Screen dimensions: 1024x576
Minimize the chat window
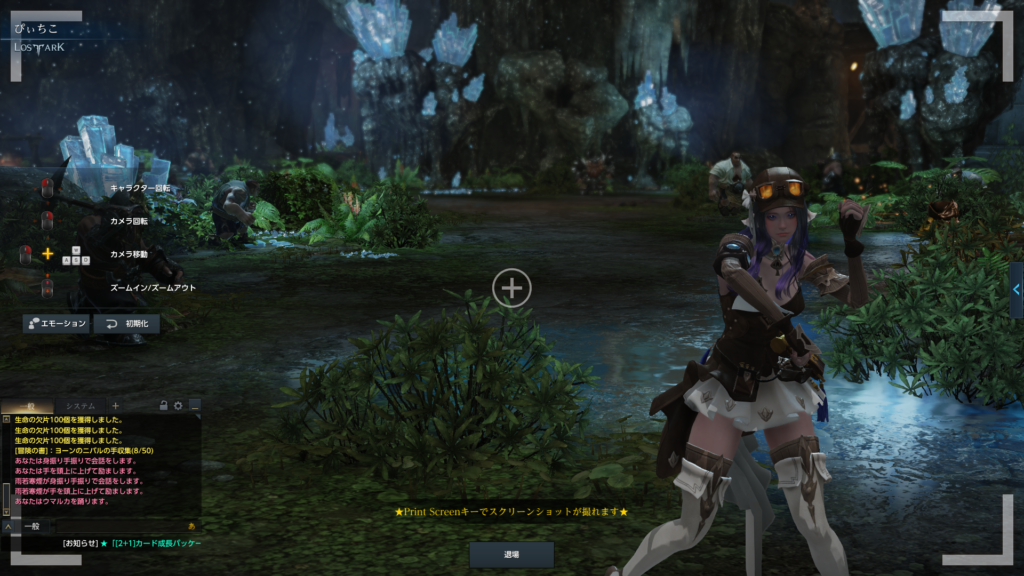[x=194, y=405]
